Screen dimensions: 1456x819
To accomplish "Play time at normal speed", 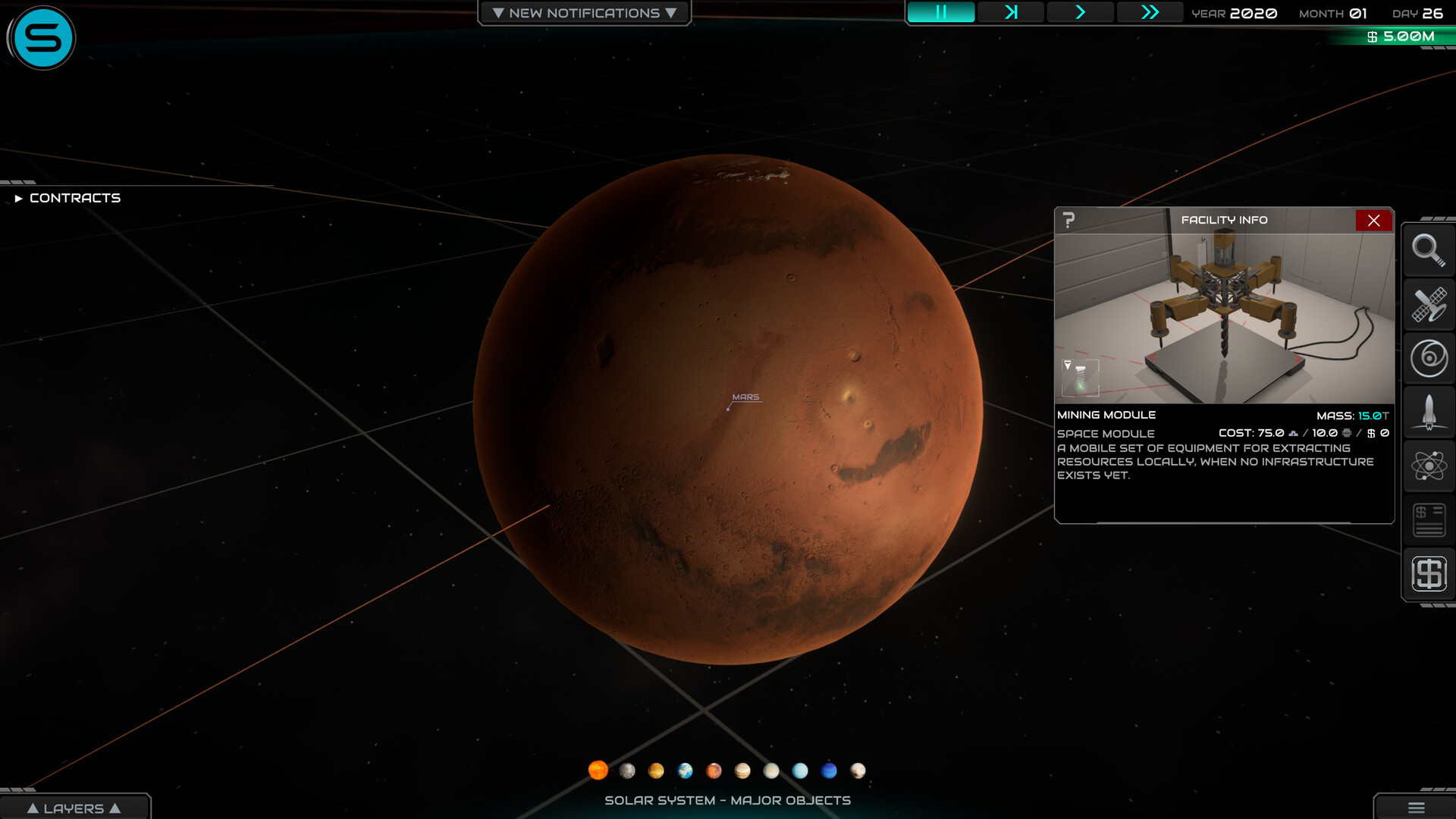I will [x=1080, y=12].
